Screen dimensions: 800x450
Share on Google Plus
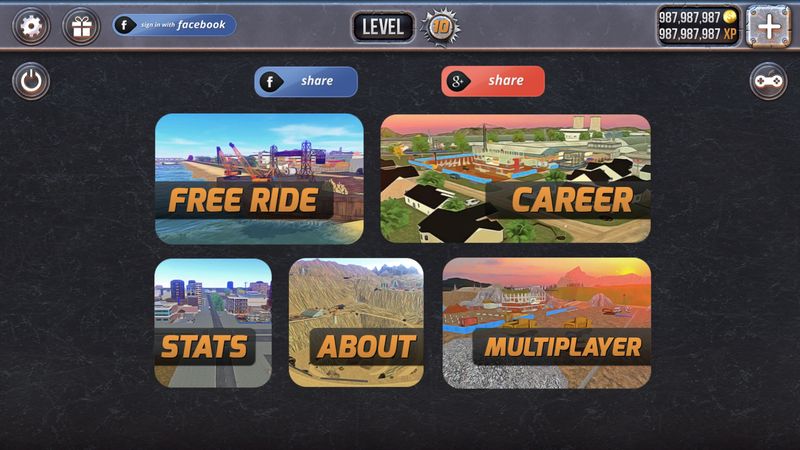493,81
